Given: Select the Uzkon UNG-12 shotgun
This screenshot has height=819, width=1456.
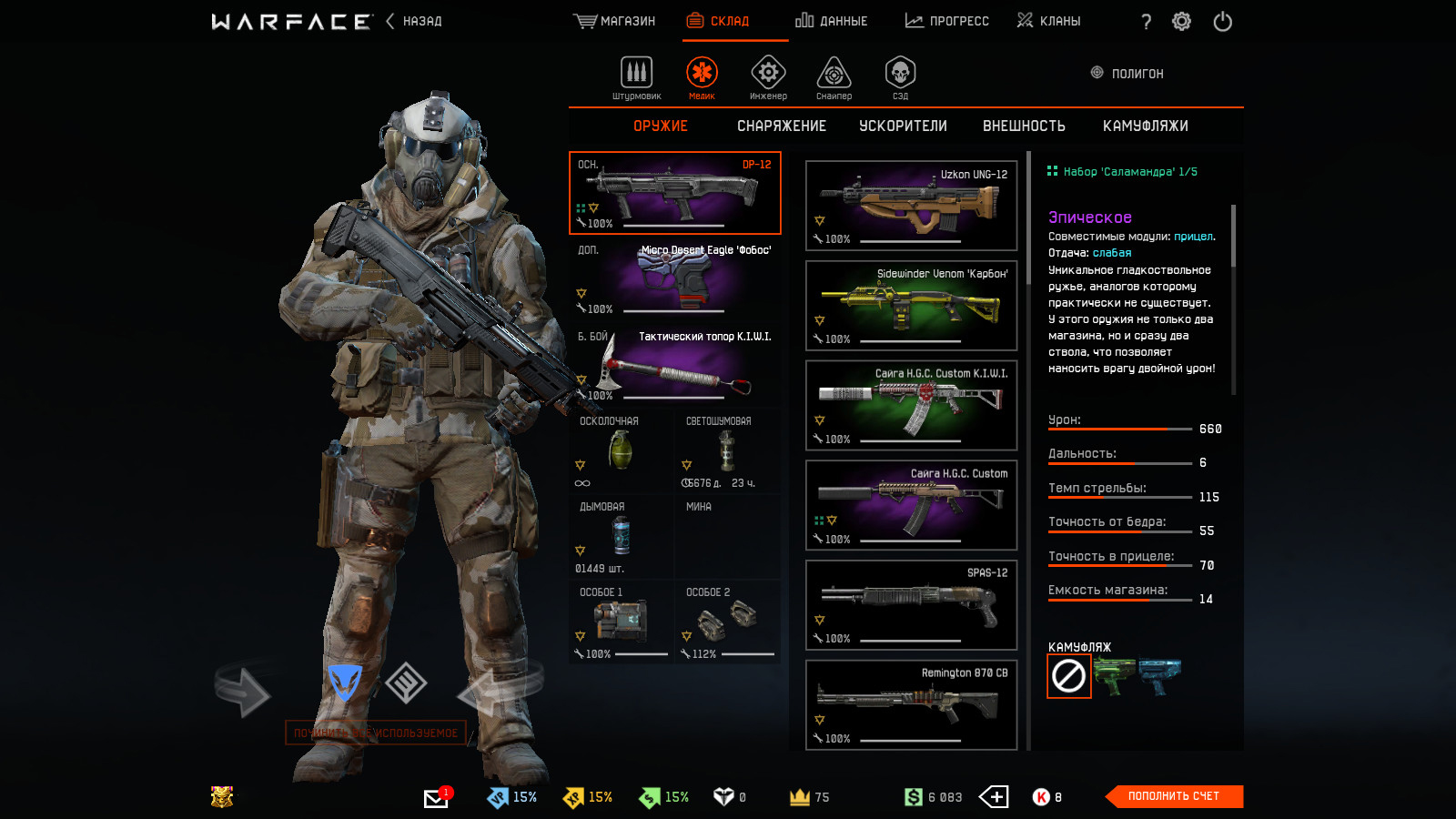Looking at the screenshot, I should (x=911, y=206).
